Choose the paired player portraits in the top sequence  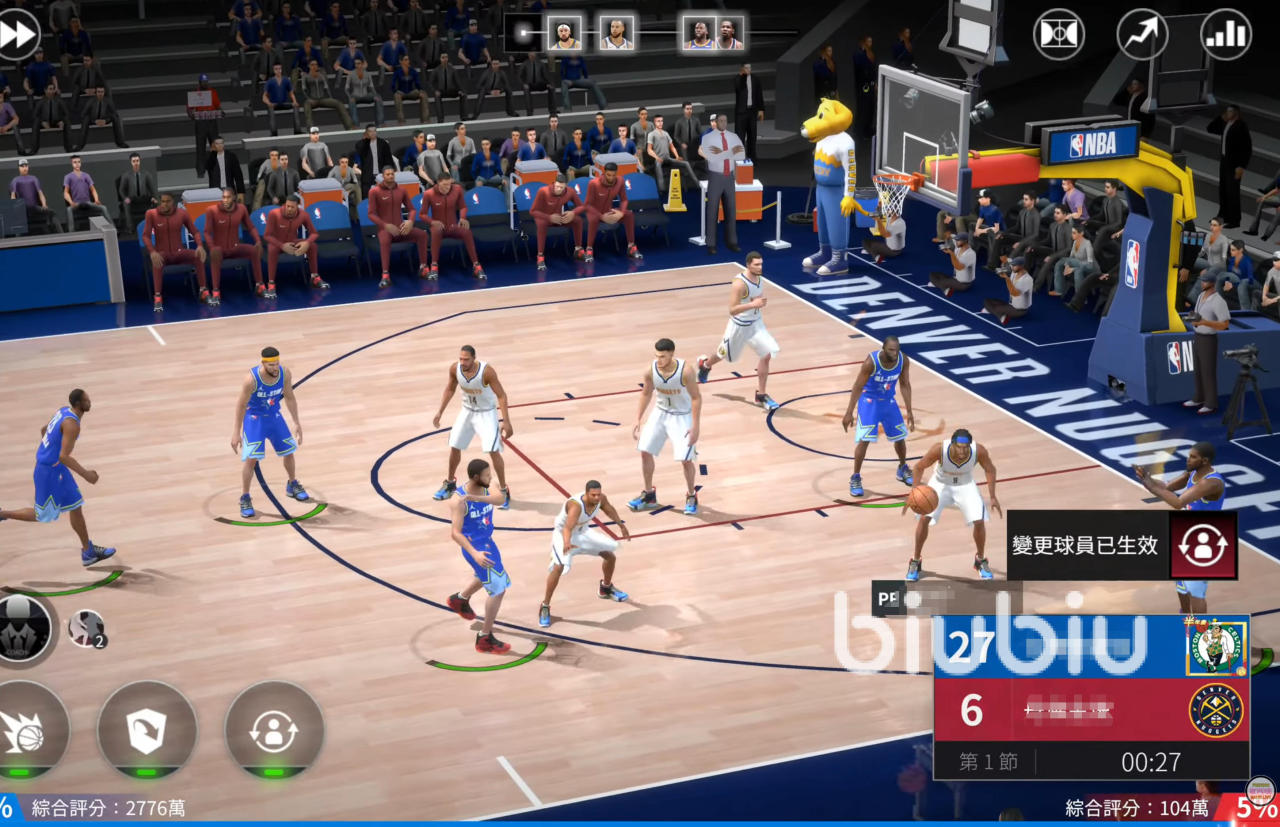pyautogui.click(x=714, y=34)
